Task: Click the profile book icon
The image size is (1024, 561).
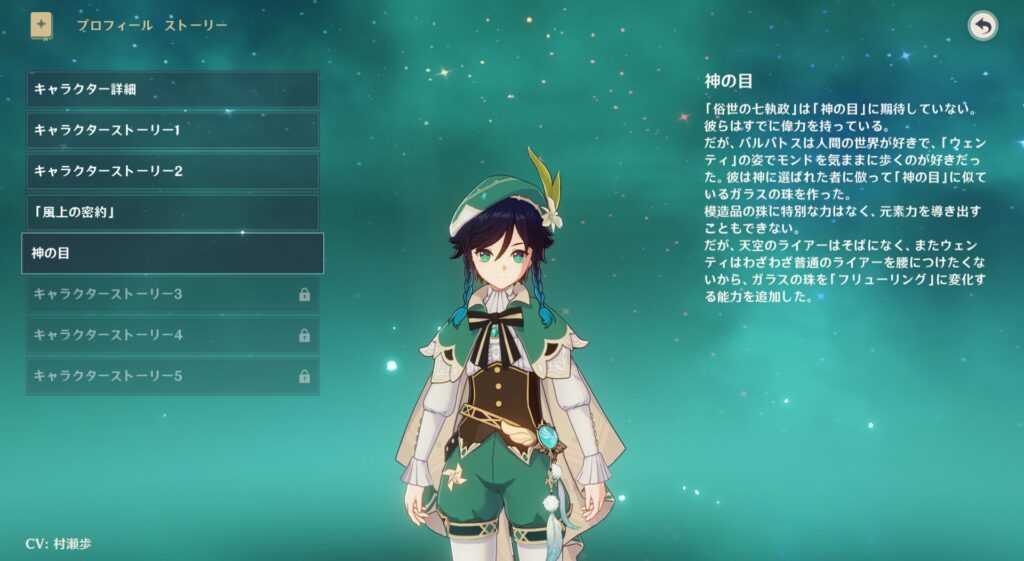Action: coord(41,25)
